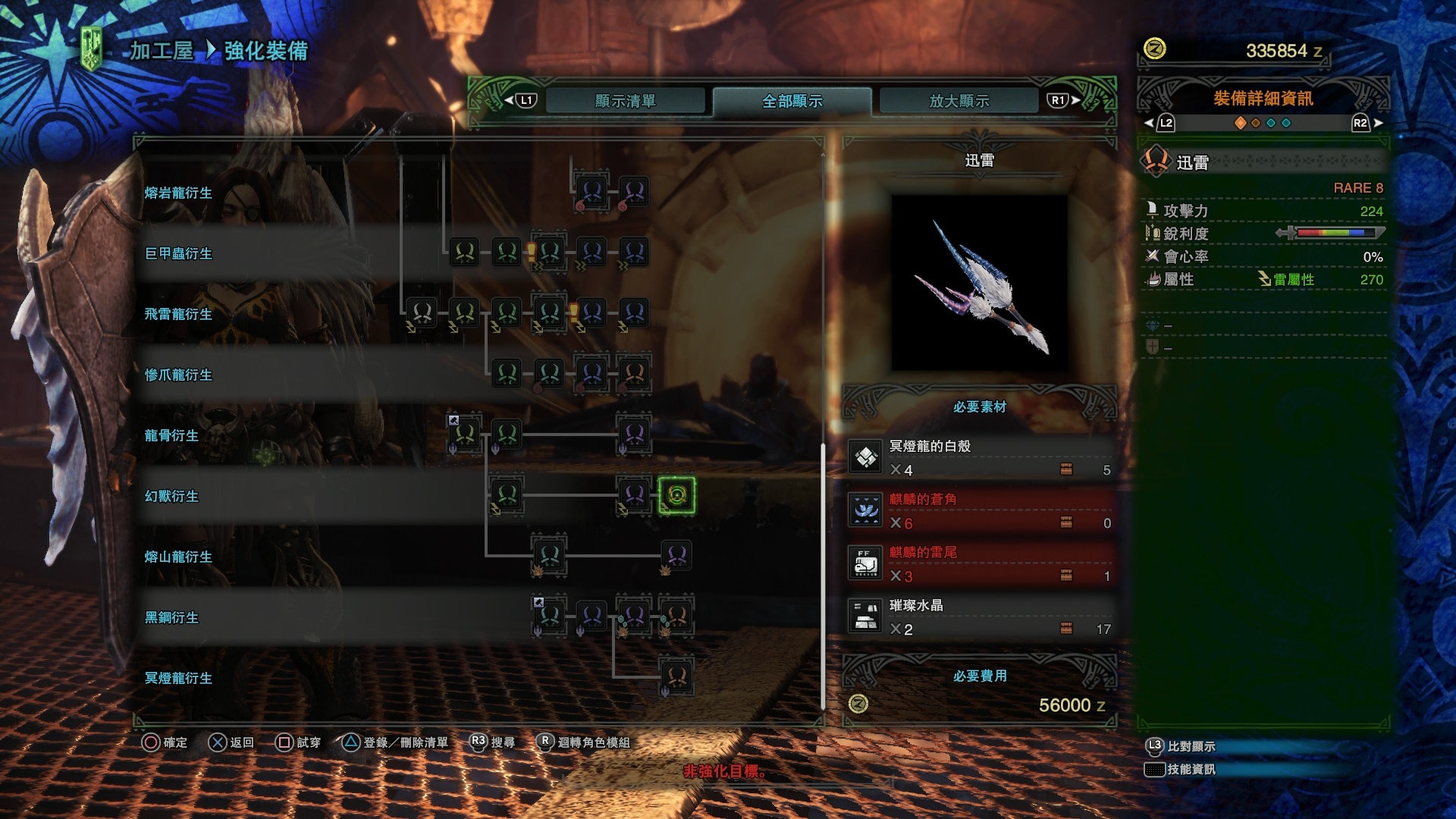
Task: Select the 巨甲蟲衍生 tree row label
Action: [178, 253]
